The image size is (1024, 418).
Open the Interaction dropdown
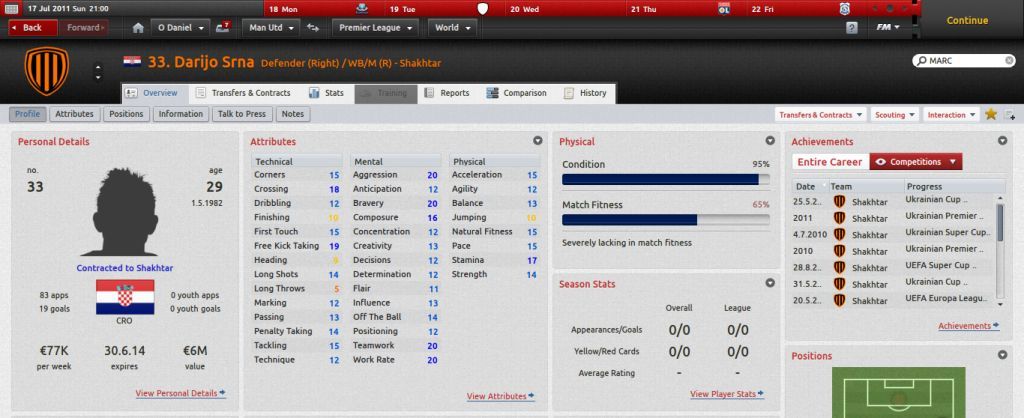(x=951, y=115)
